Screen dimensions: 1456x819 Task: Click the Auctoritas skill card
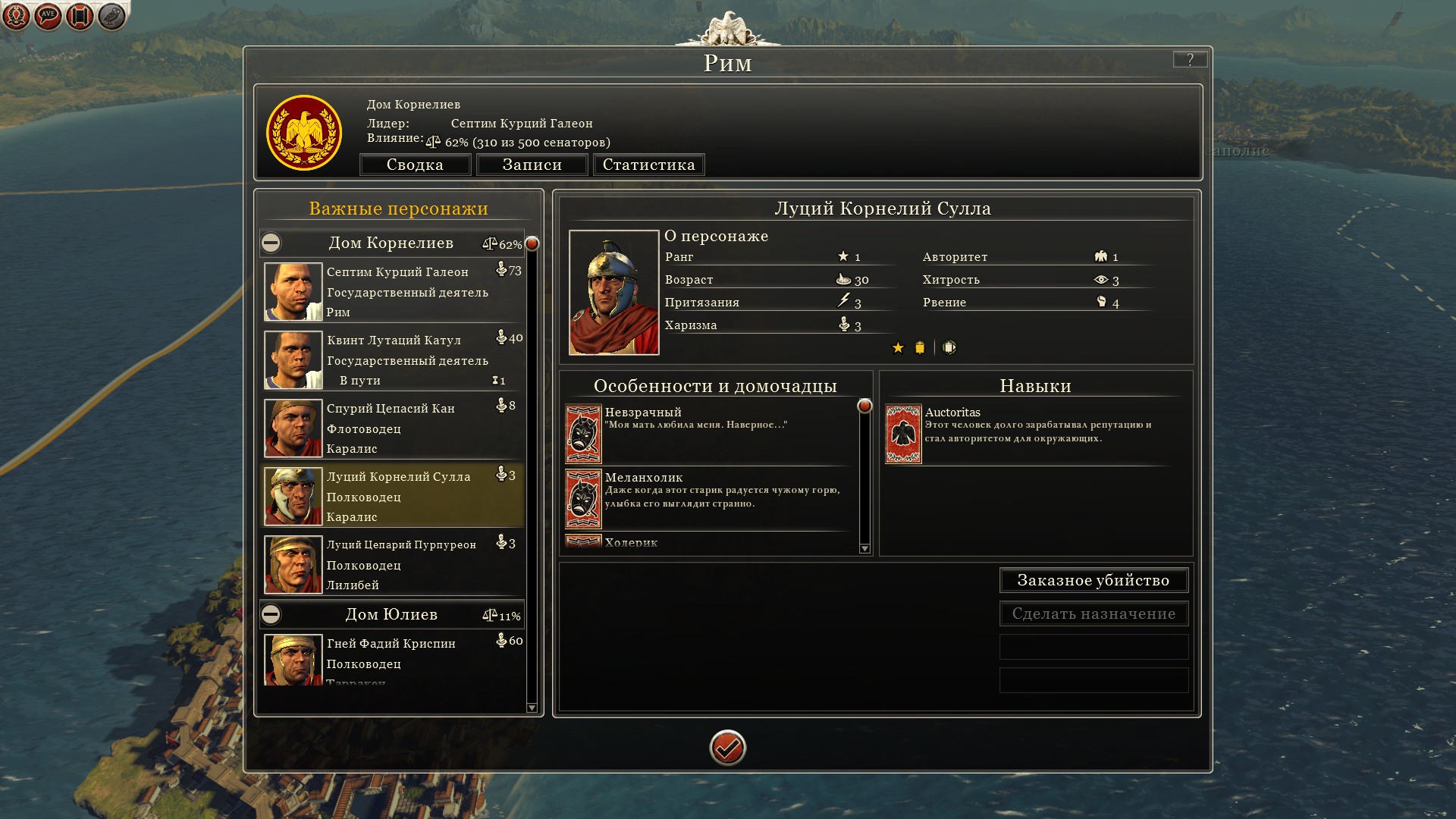pyautogui.click(x=903, y=434)
